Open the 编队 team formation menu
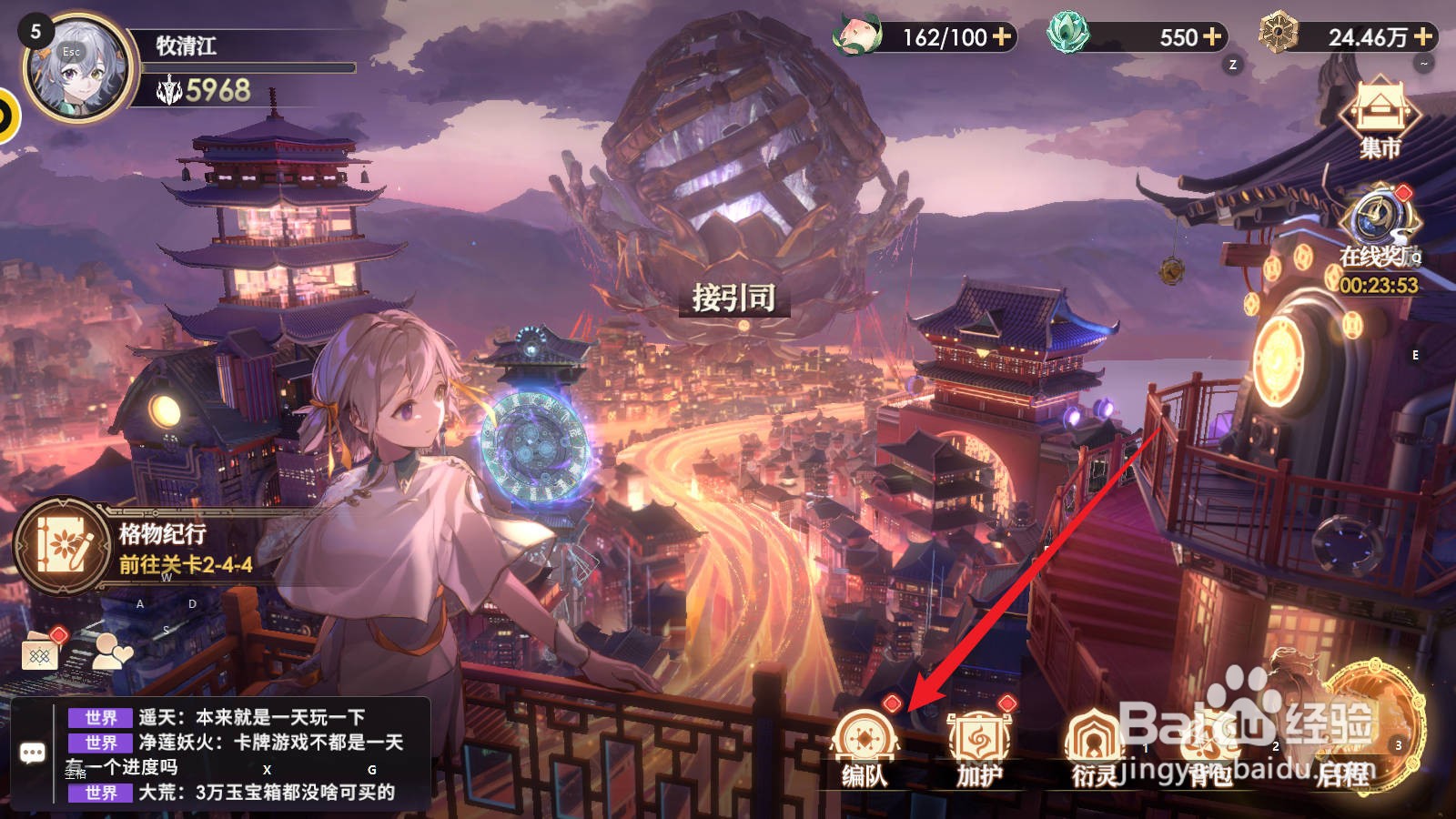 864,746
